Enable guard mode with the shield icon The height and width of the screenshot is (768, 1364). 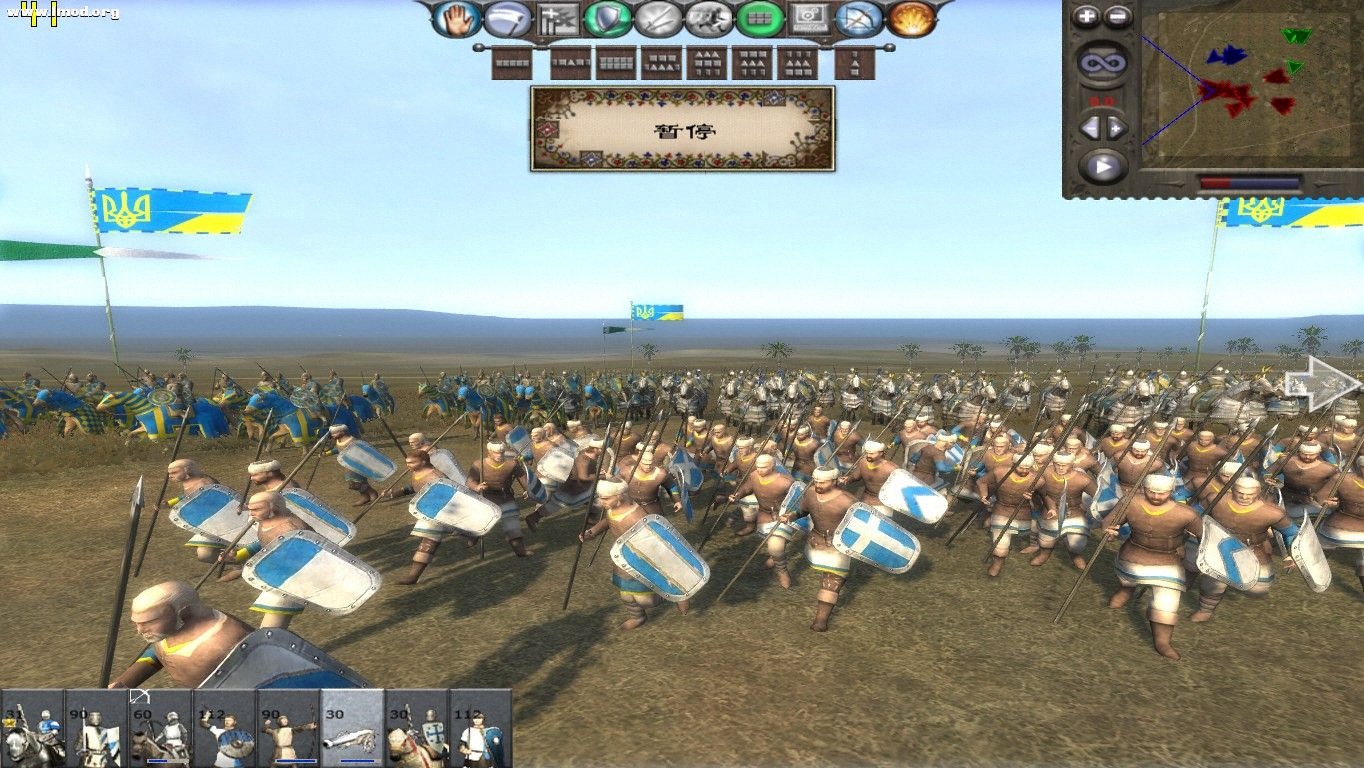[606, 22]
